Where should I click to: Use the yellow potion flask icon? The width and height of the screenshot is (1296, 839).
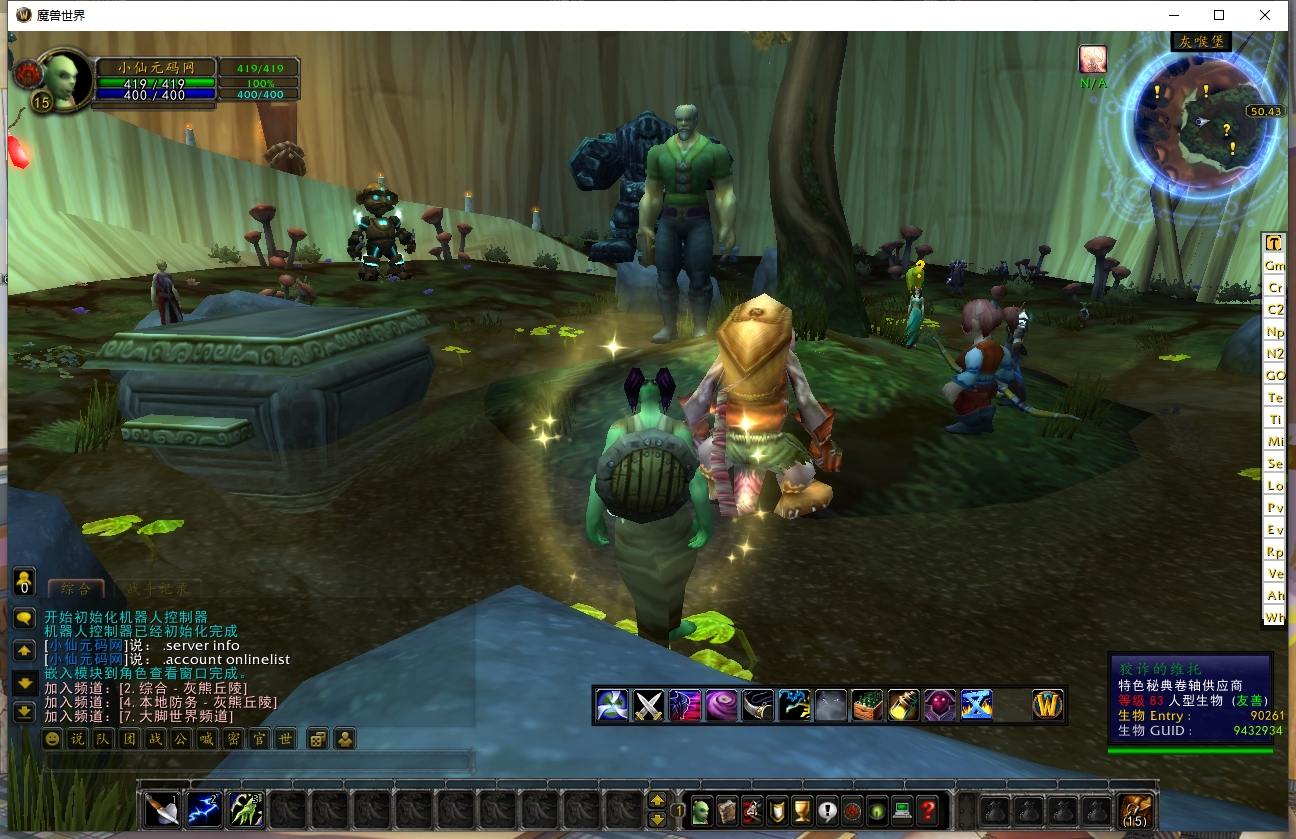[x=903, y=705]
